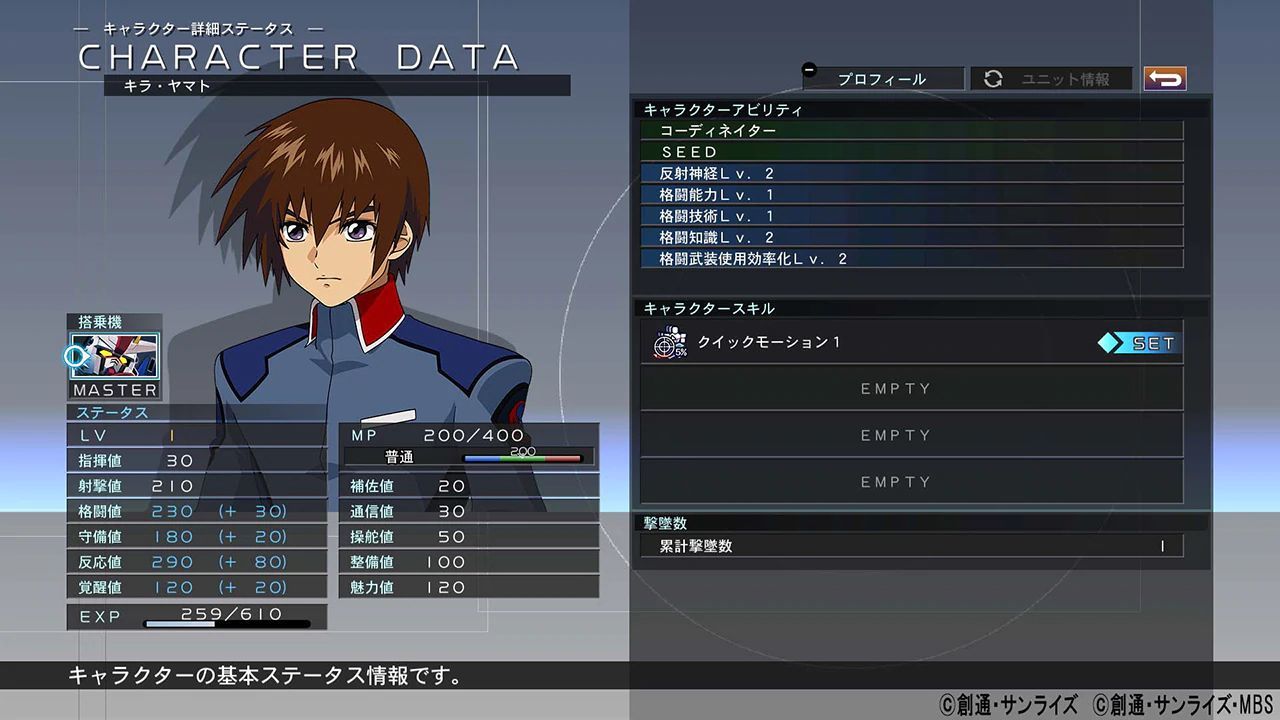Switch to the ユニット情報 unit info tab
1280x720 pixels.
pos(1052,79)
